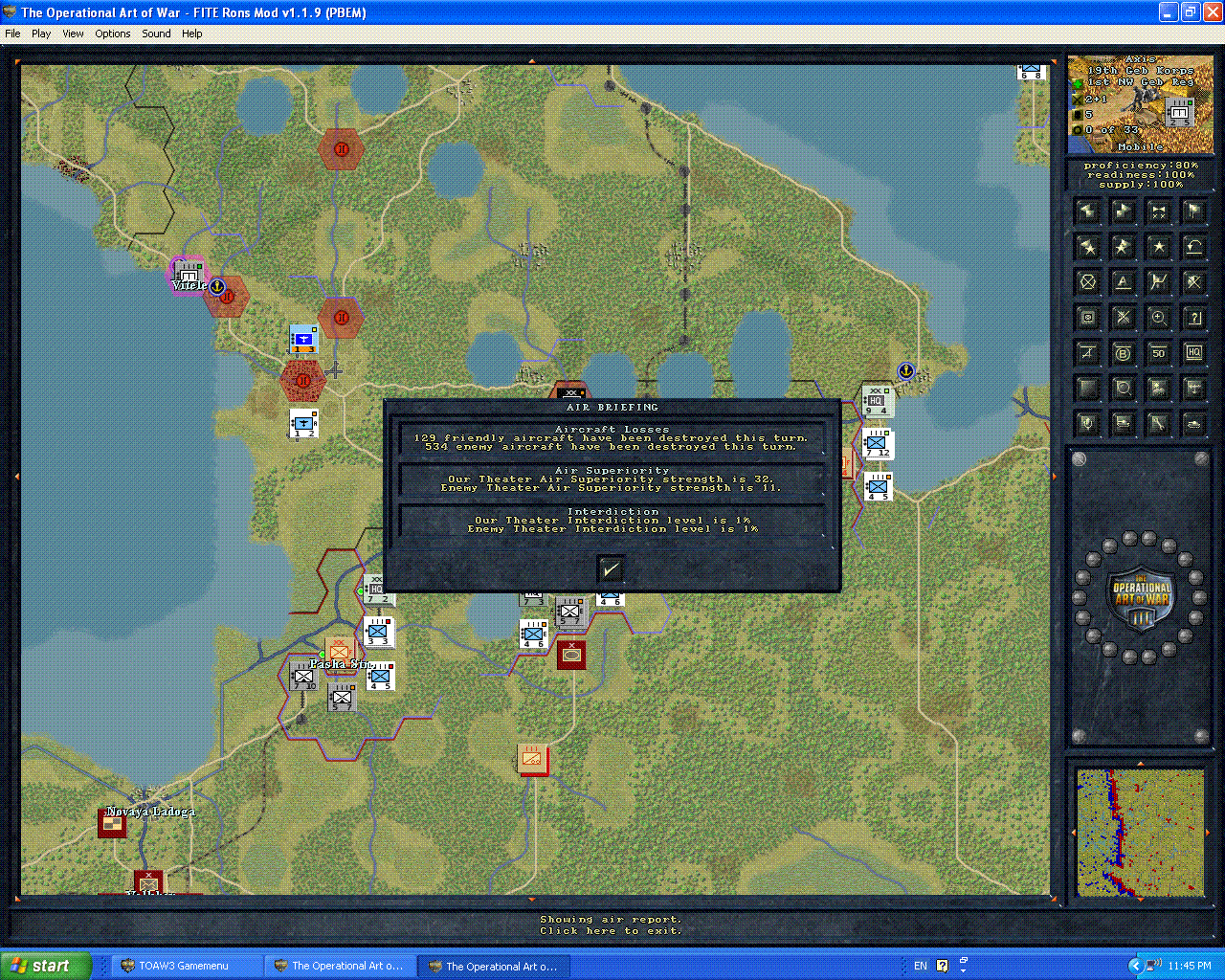This screenshot has height=980, width=1225.
Task: Toggle the circled X disband icon
Action: pos(1087,281)
